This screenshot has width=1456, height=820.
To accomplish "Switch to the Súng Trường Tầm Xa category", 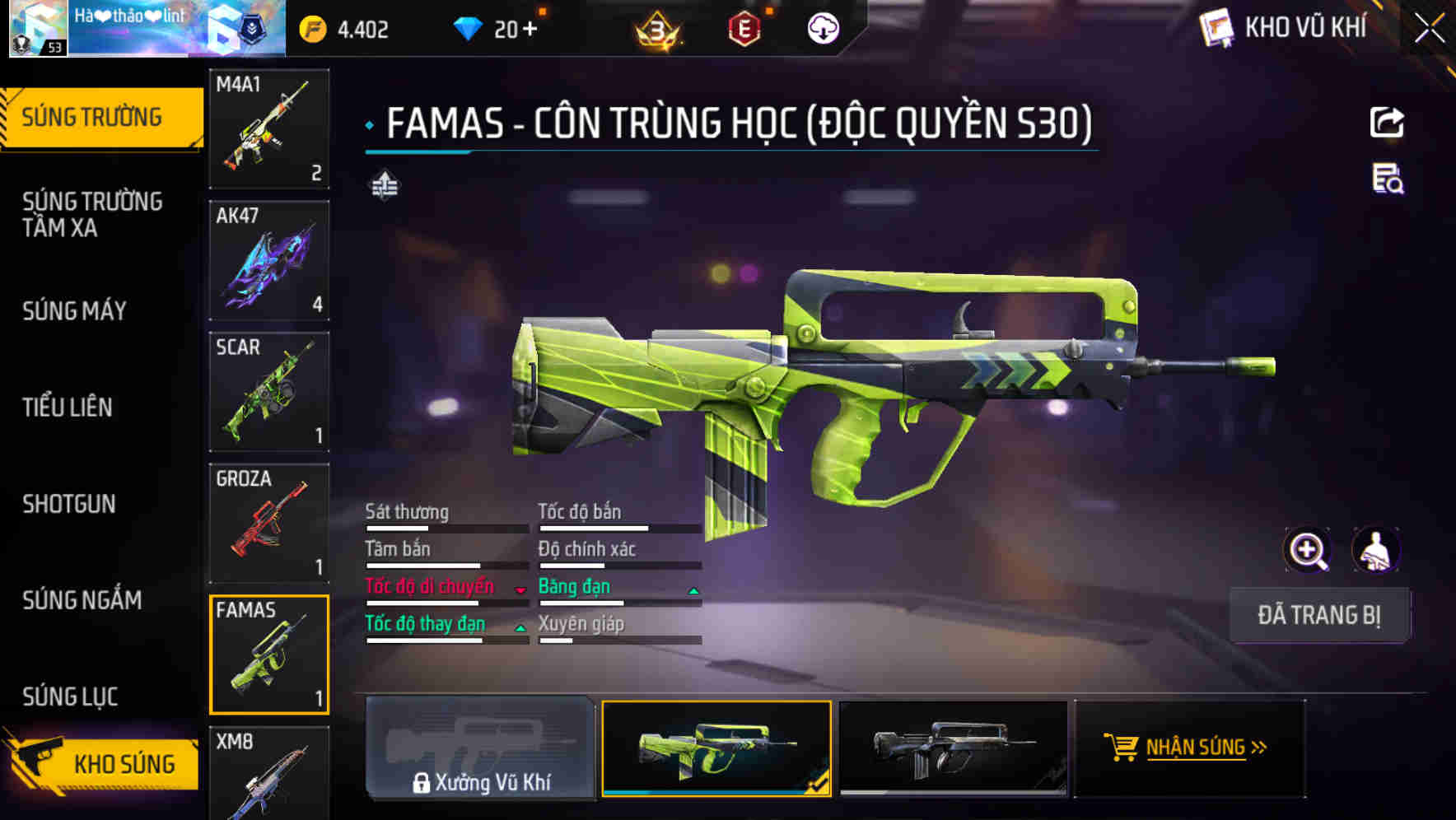I will click(x=92, y=214).
